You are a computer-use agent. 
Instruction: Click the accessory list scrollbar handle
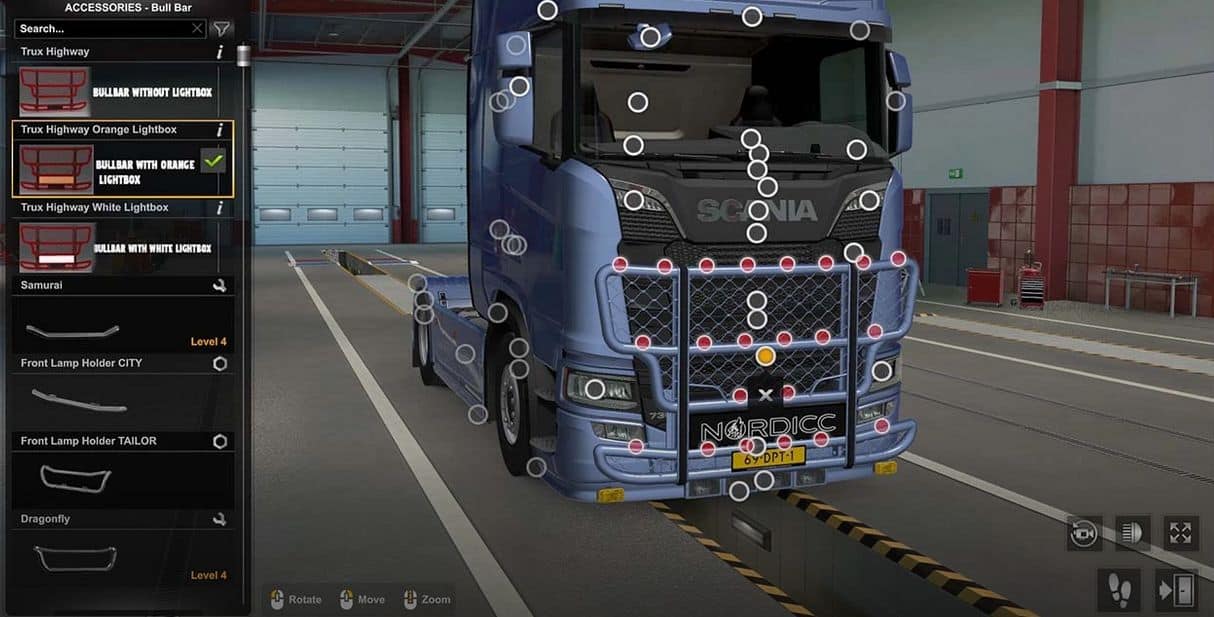click(243, 55)
